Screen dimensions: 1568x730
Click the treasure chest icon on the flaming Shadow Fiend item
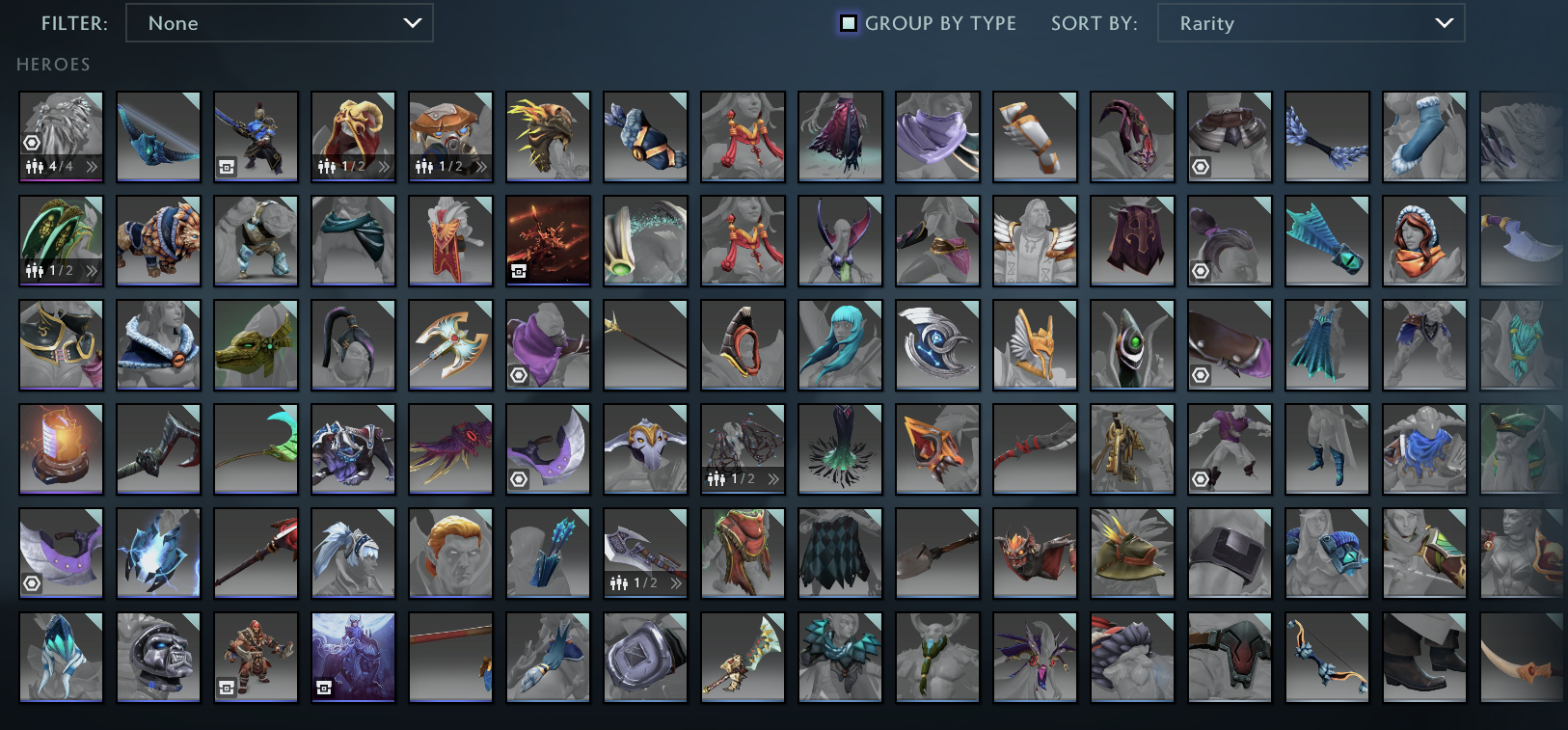(x=518, y=269)
